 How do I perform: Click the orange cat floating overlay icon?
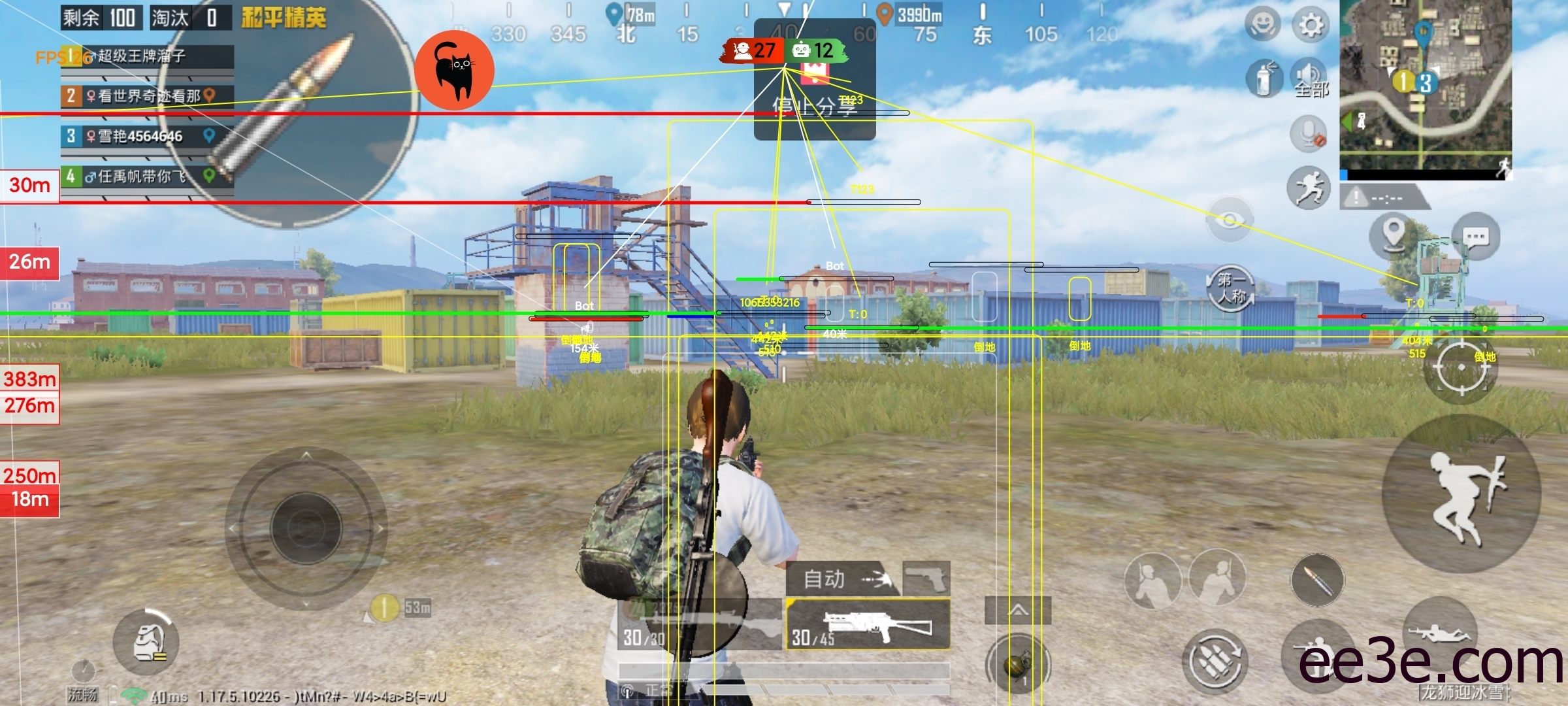tap(454, 70)
